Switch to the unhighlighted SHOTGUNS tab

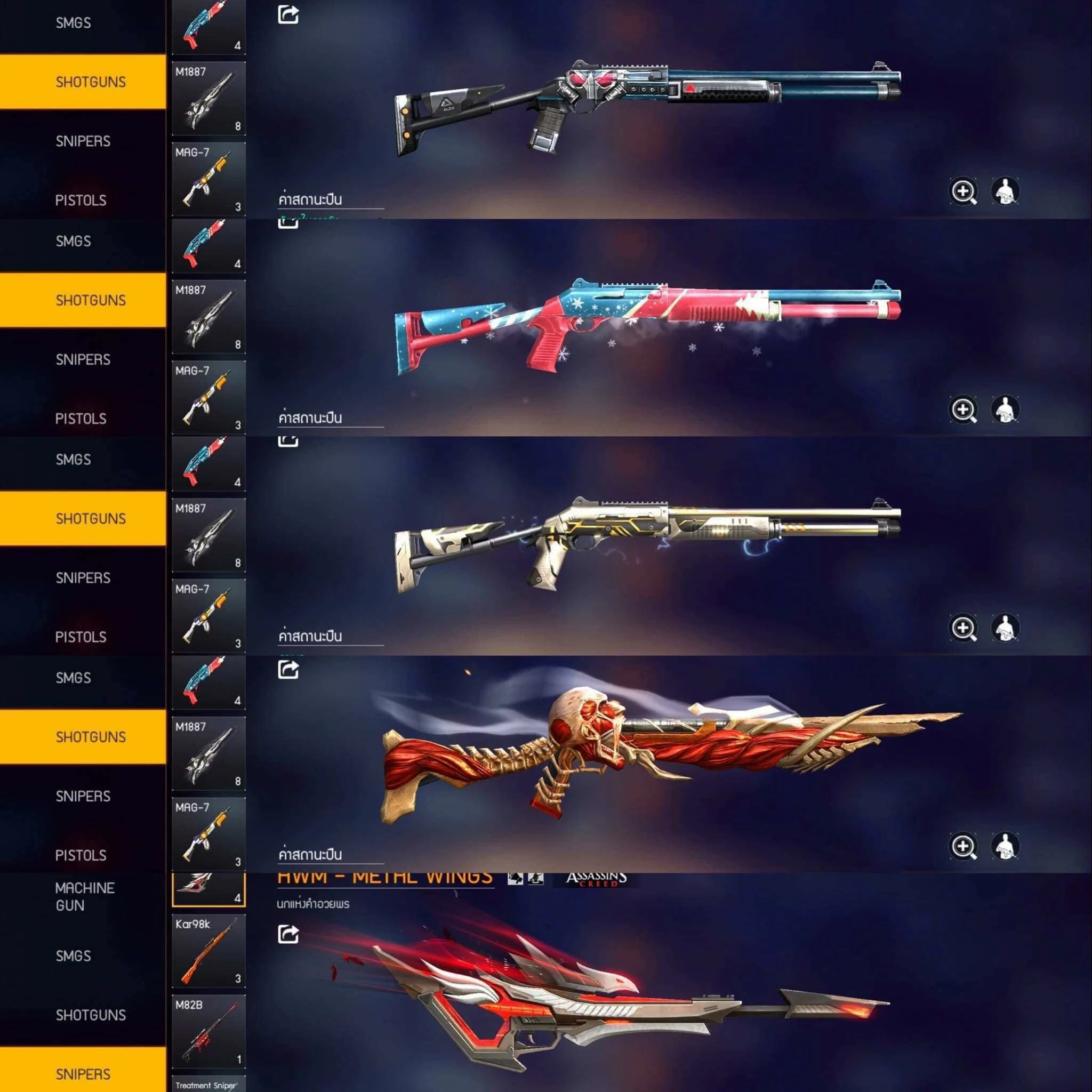click(91, 1015)
